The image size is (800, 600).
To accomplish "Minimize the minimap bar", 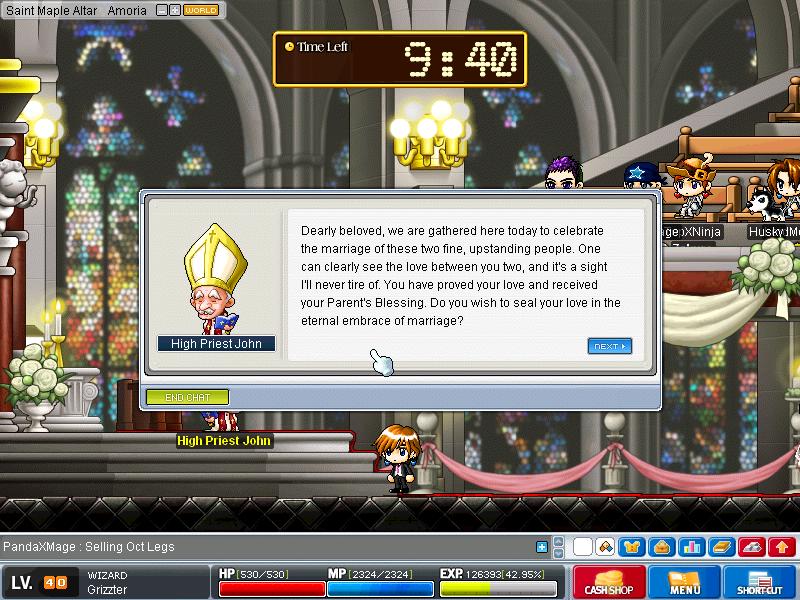I will click(x=162, y=10).
